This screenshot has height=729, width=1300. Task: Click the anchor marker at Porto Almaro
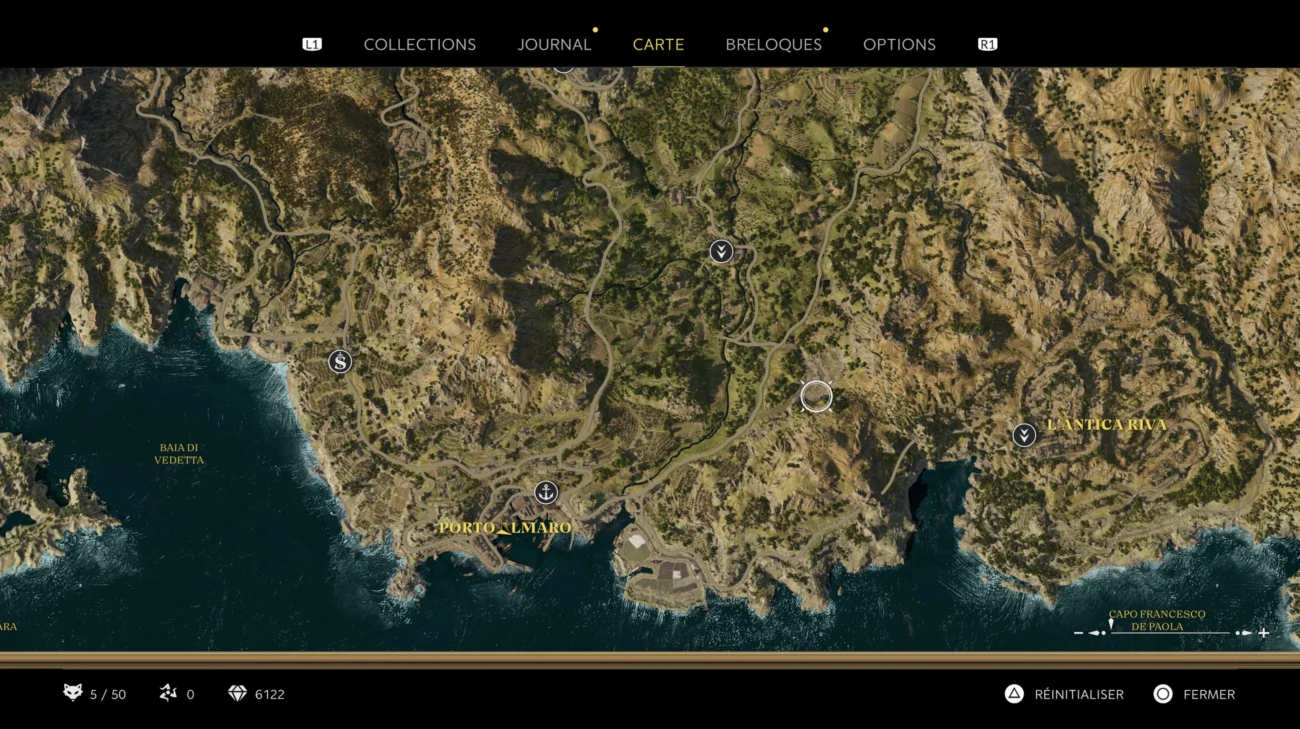click(x=545, y=492)
